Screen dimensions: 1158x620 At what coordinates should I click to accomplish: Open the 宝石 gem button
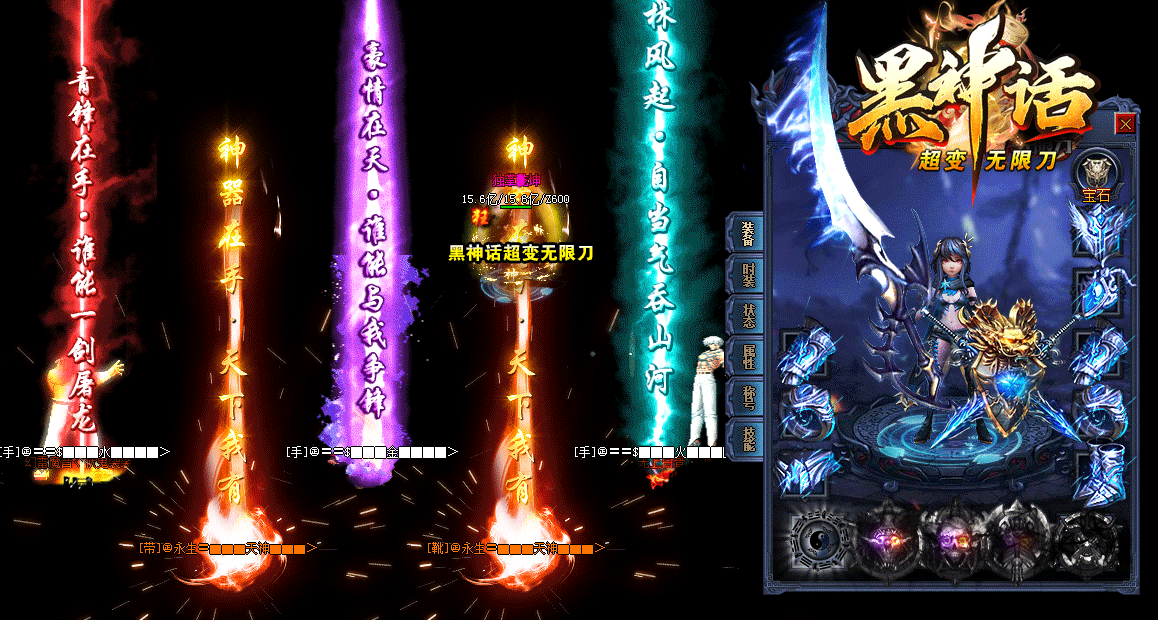pyautogui.click(x=1097, y=179)
